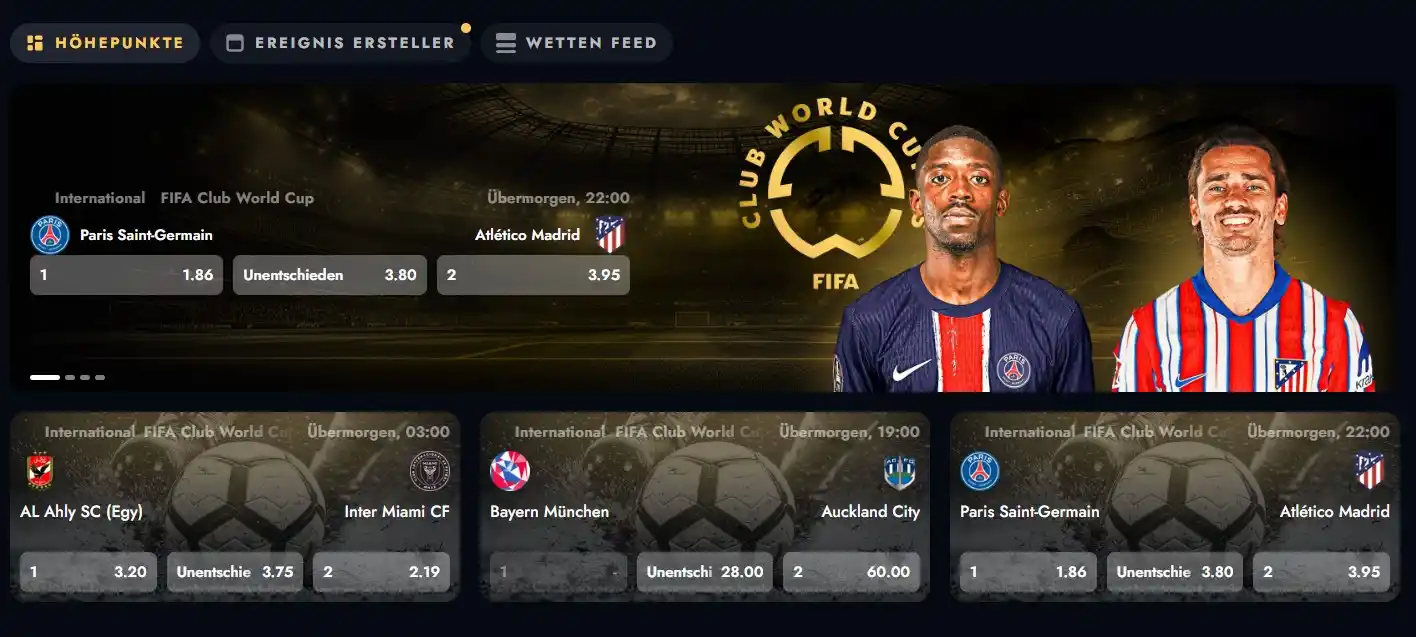The width and height of the screenshot is (1416, 637).
Task: Open the AL Ahly vs Inter Miami card
Action: pos(234,490)
